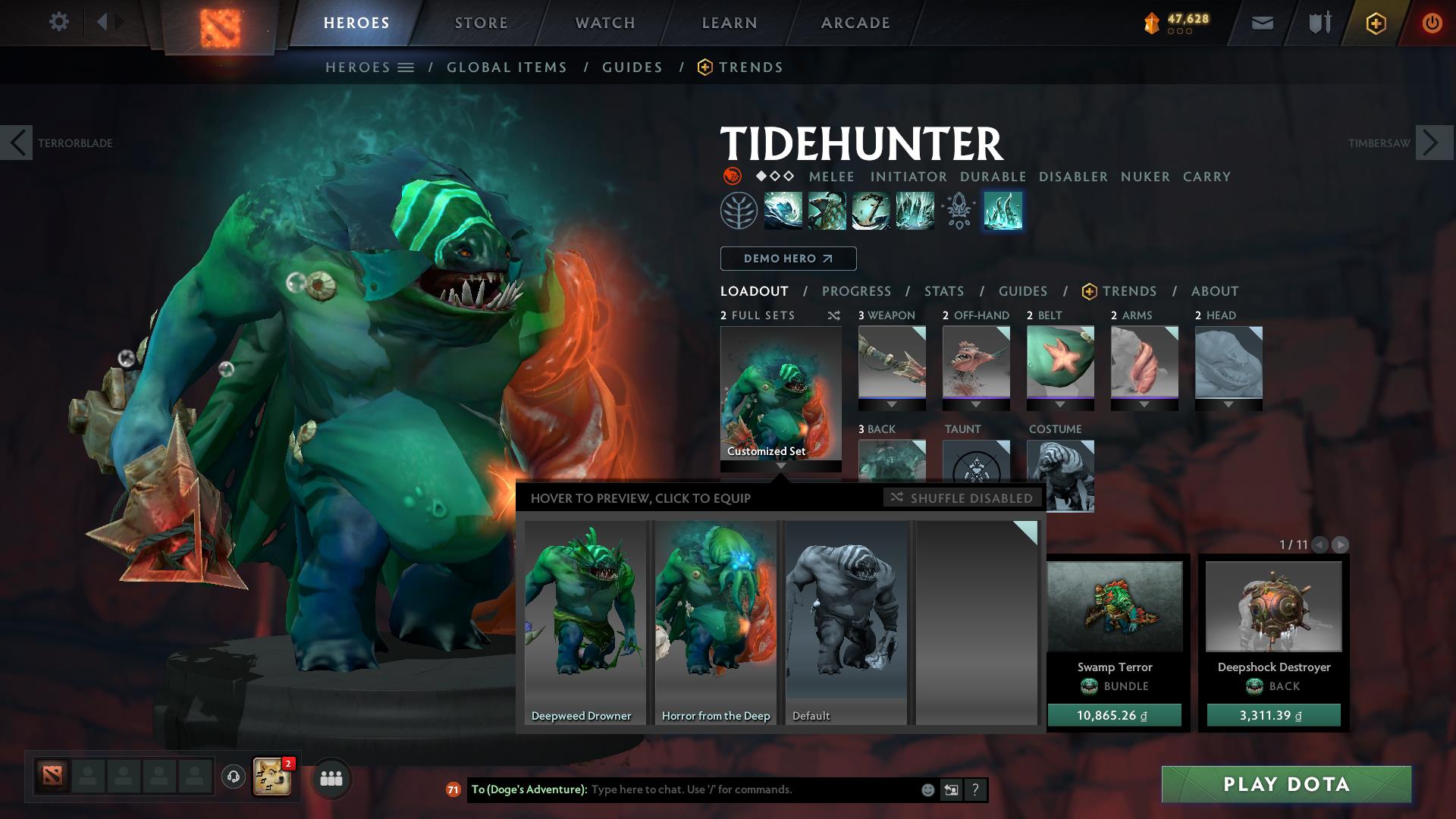The image size is (1456, 819).
Task: Switch to the STATS tab
Action: tap(943, 291)
